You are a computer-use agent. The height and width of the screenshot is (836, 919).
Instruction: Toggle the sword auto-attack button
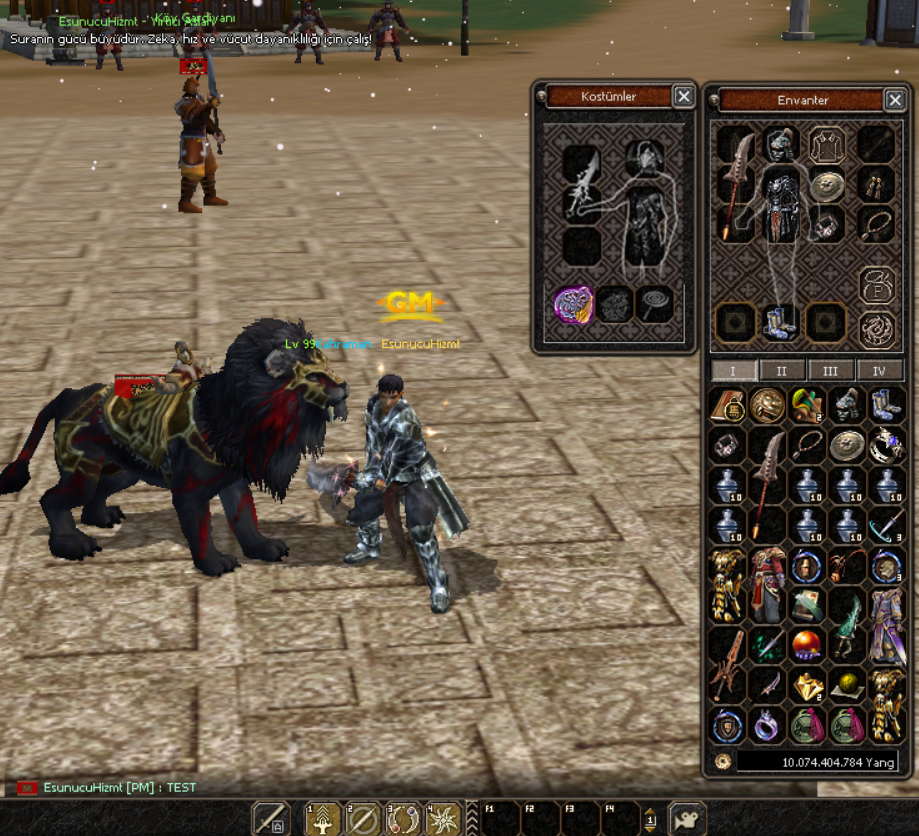pyautogui.click(x=270, y=819)
